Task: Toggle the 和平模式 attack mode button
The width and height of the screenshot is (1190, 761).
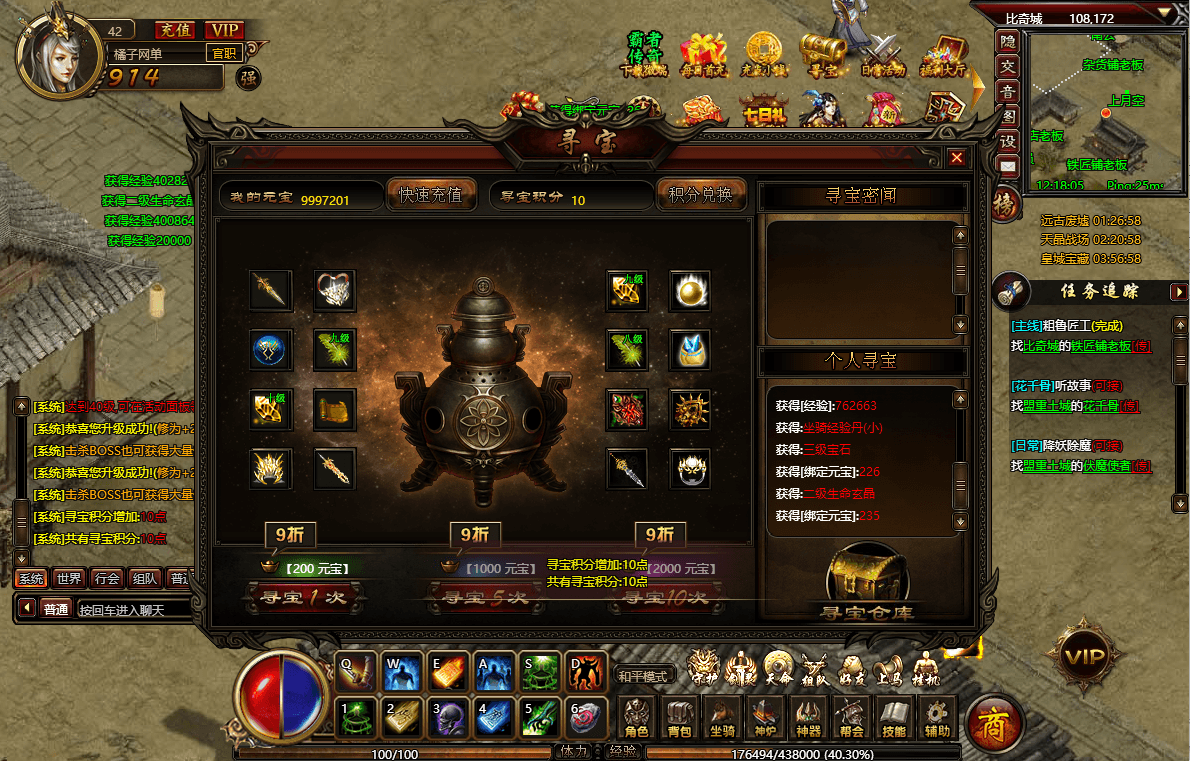Action: click(x=641, y=676)
